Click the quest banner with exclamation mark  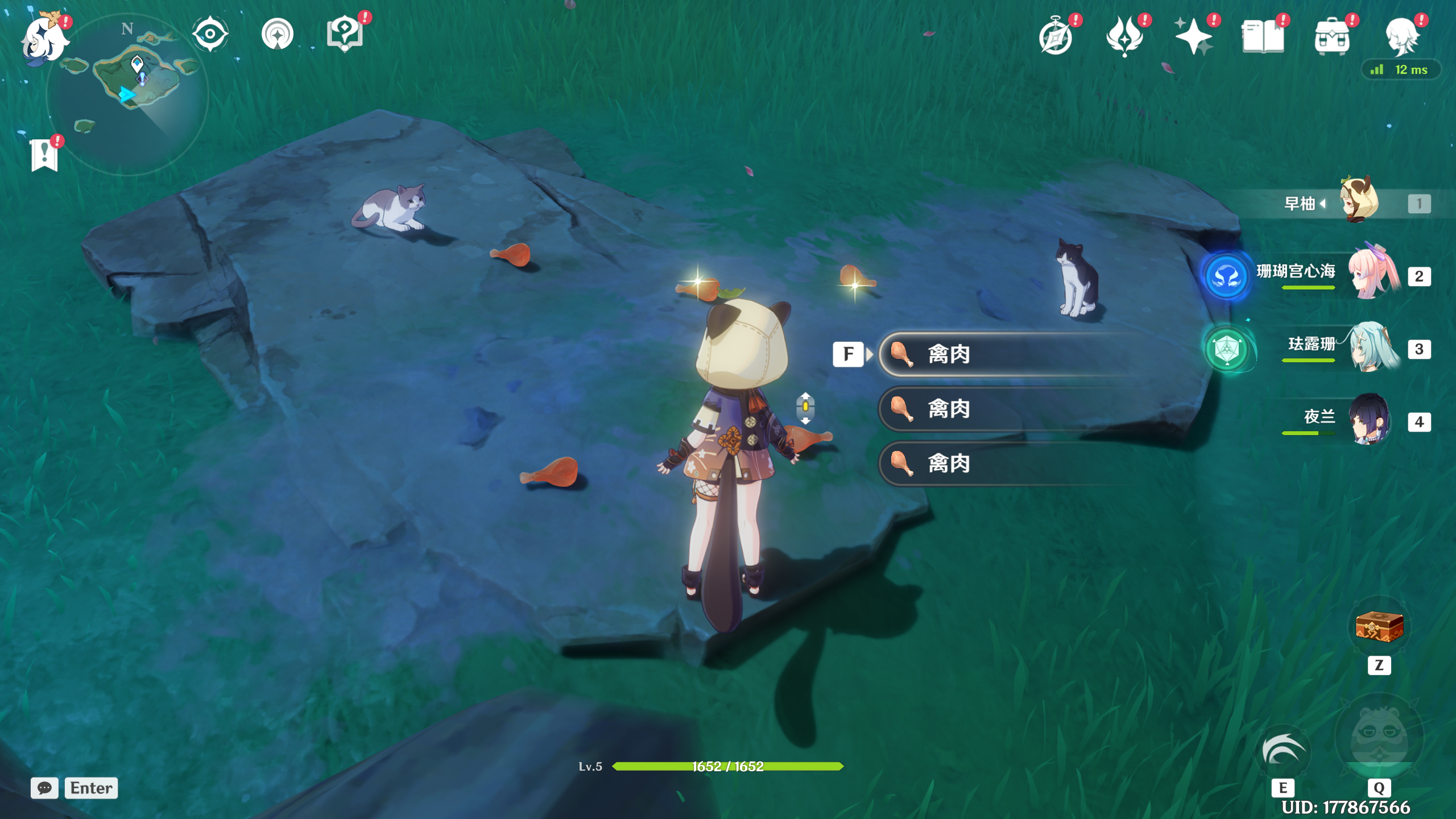44,155
